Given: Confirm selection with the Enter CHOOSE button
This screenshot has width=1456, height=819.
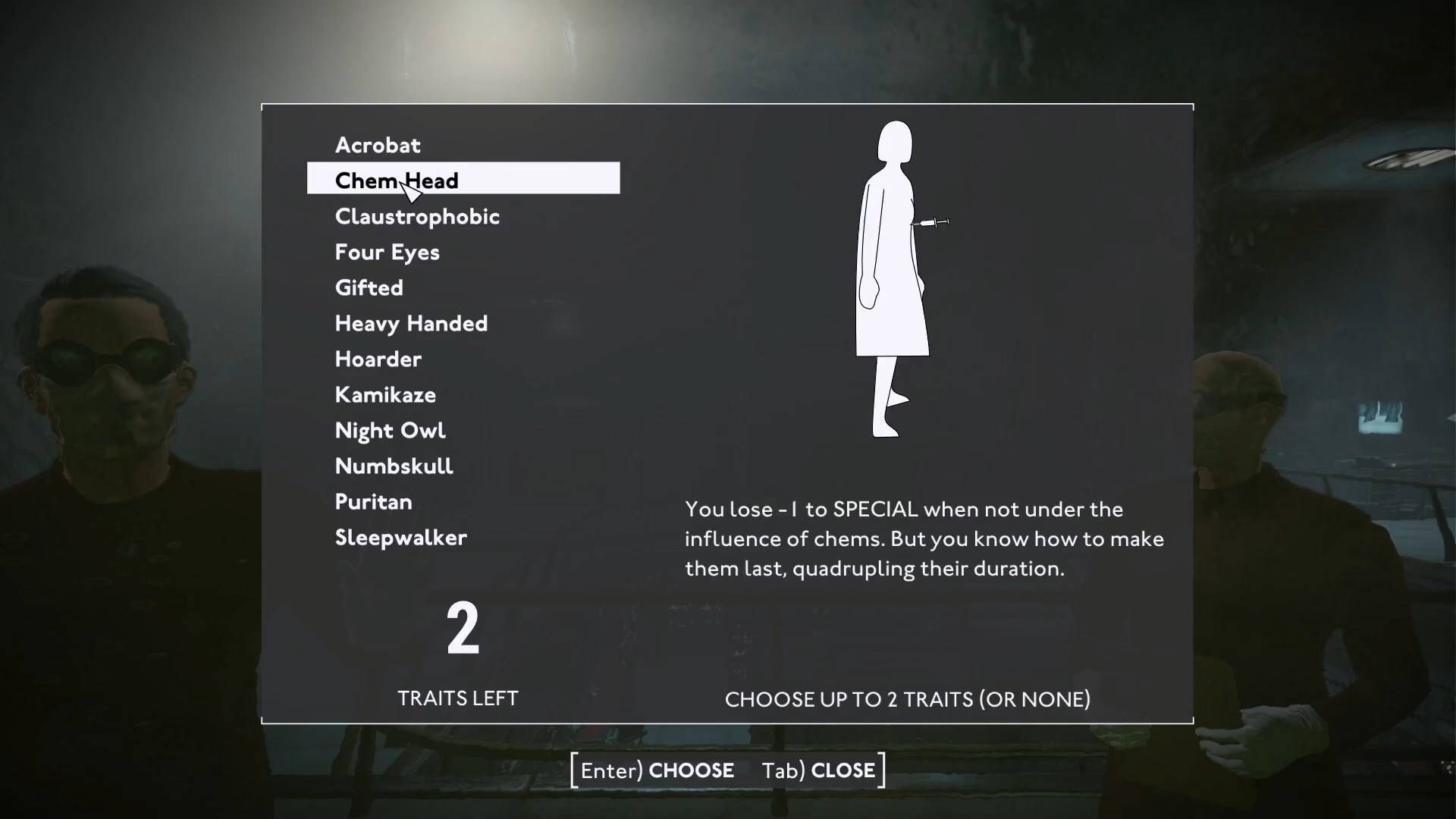Looking at the screenshot, I should tap(657, 770).
